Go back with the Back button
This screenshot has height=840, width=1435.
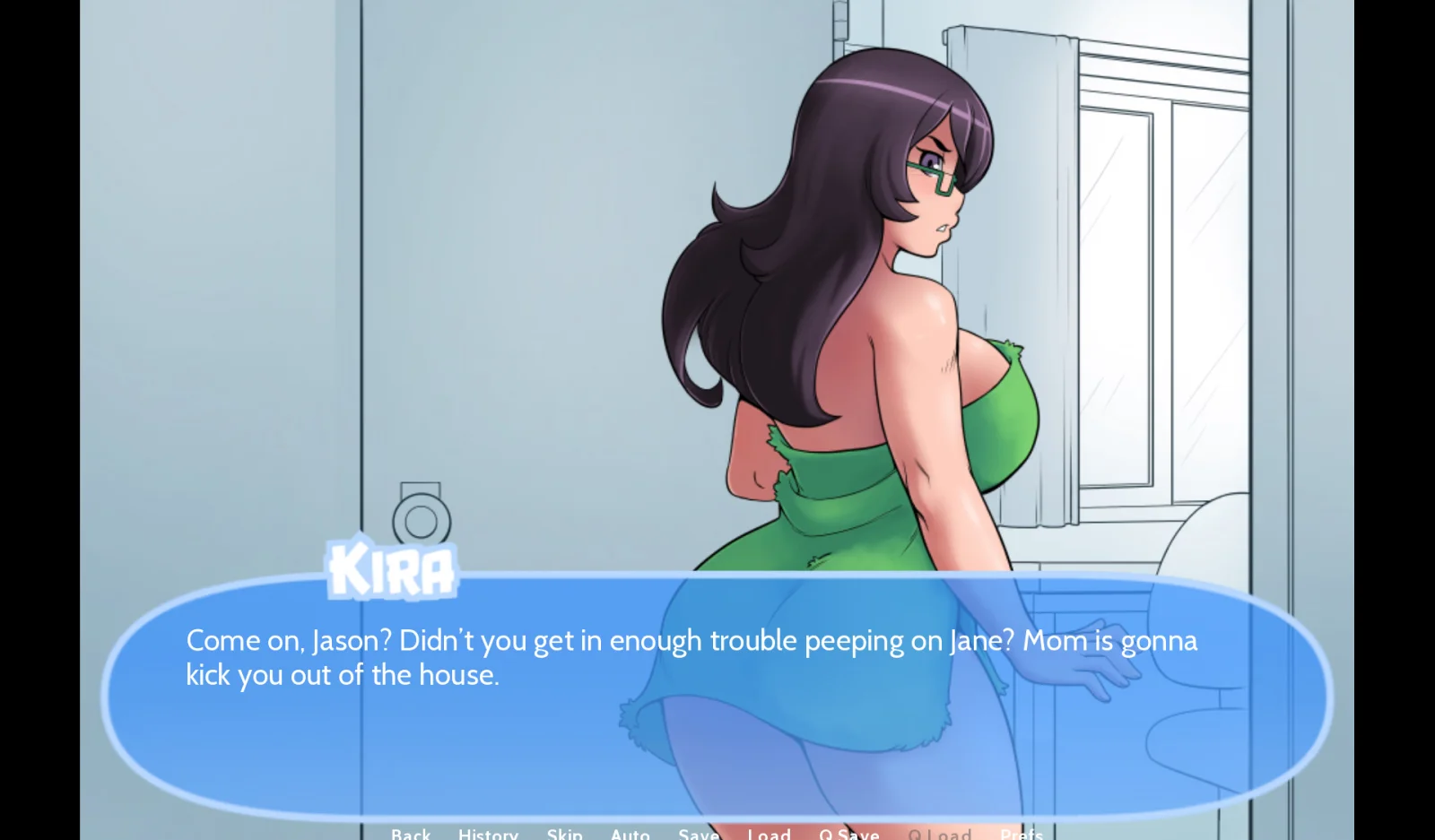pyautogui.click(x=411, y=834)
